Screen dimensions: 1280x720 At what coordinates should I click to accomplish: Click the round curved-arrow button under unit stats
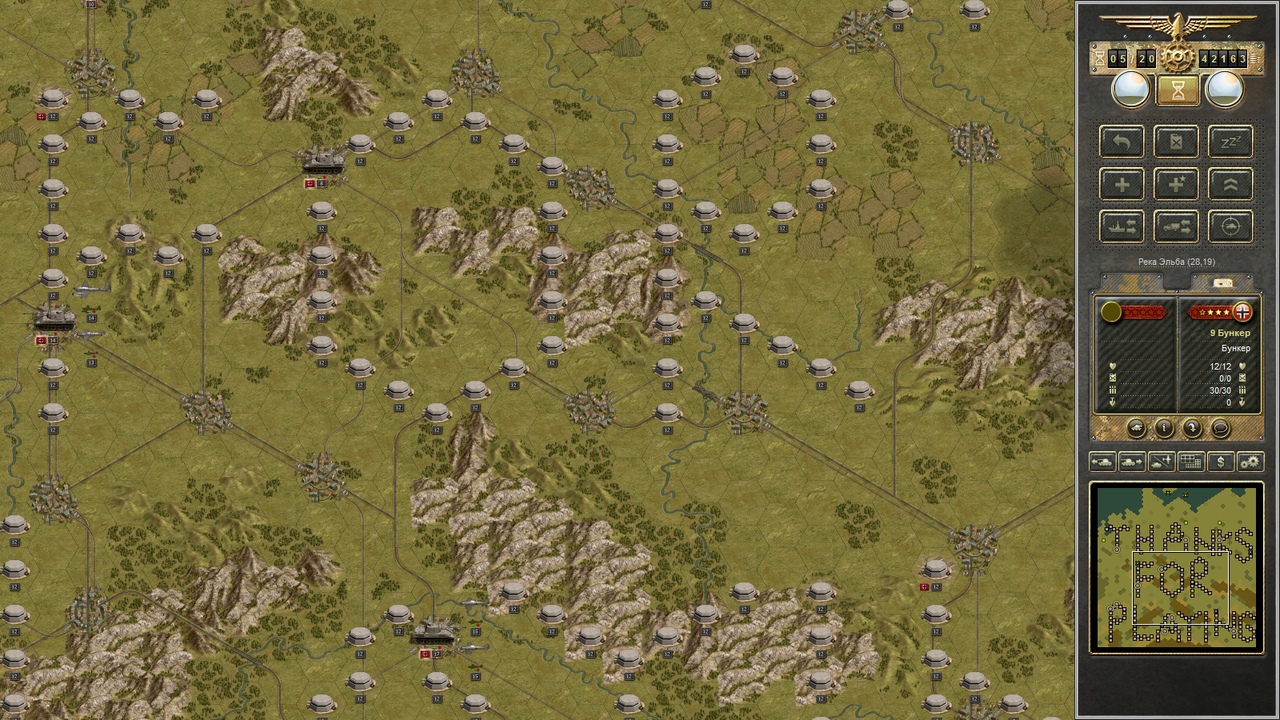tap(1192, 429)
